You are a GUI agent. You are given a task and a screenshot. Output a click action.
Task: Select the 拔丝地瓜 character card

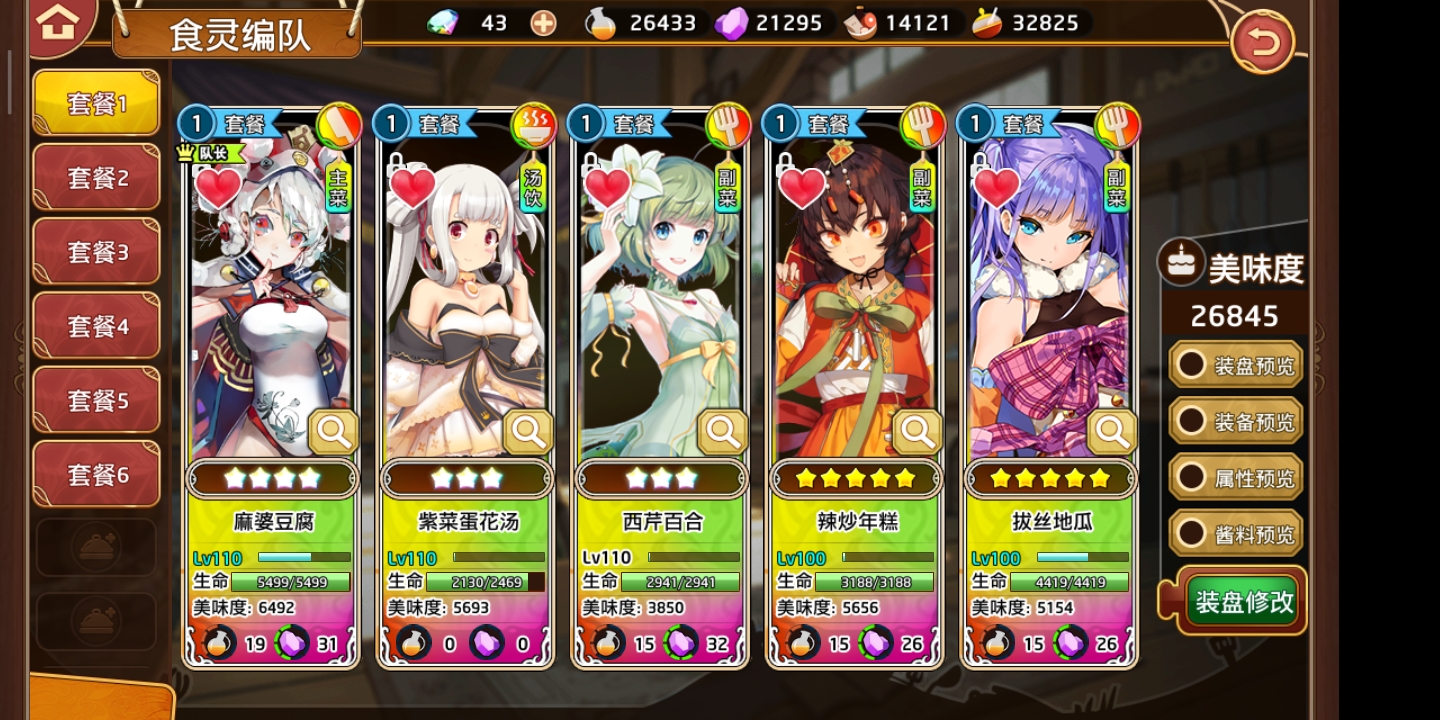[1048, 300]
